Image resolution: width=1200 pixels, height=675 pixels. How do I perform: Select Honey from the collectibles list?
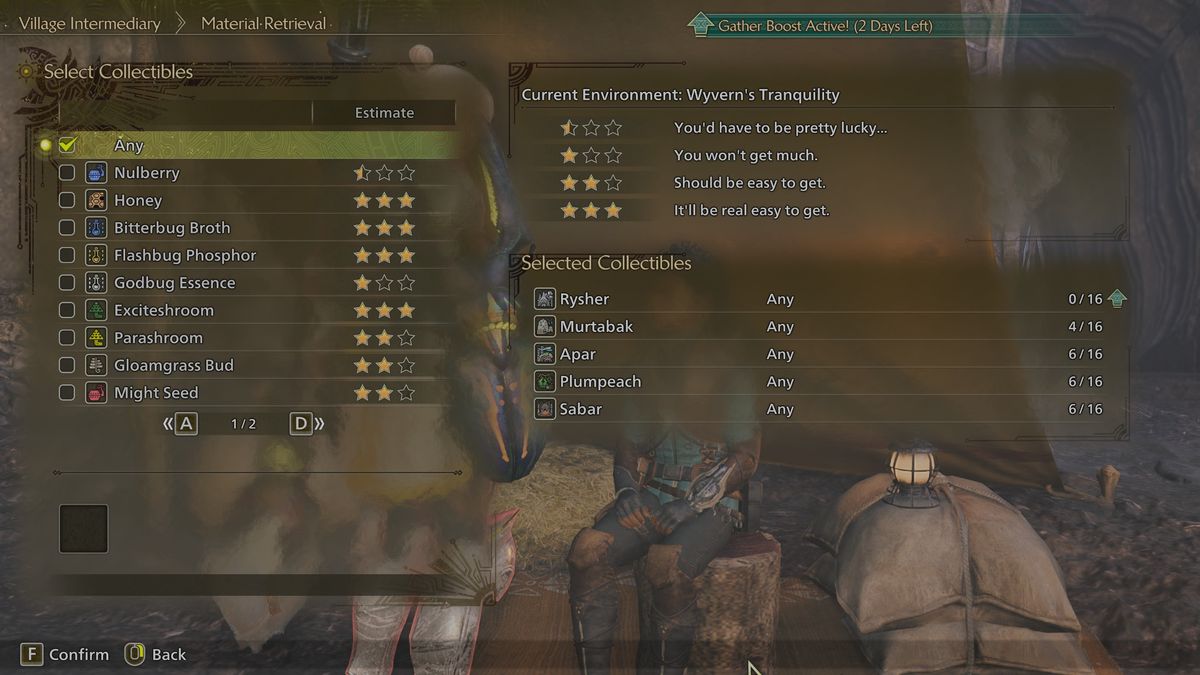(x=138, y=200)
